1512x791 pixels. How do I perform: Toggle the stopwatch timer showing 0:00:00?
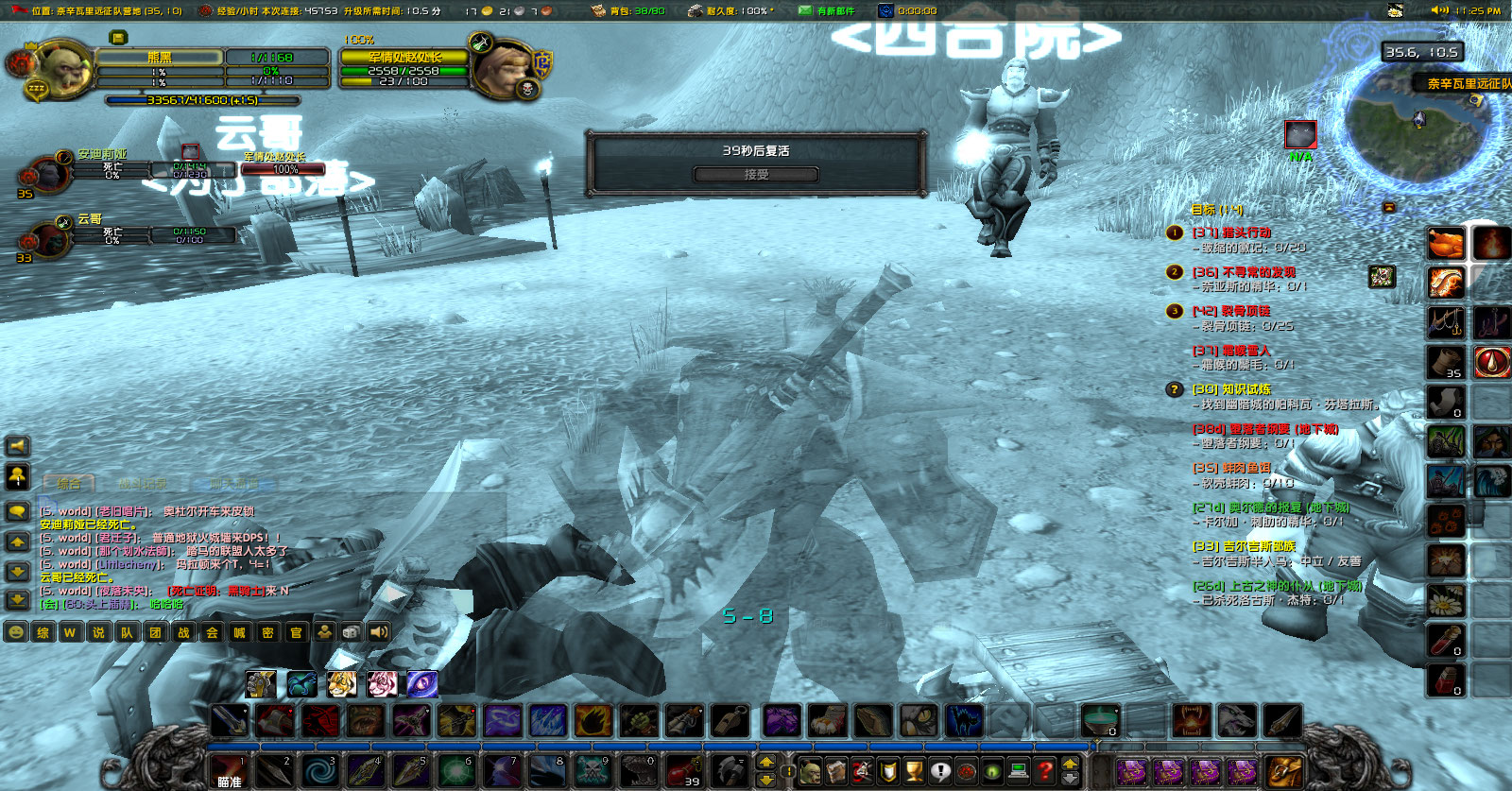pyautogui.click(x=887, y=10)
